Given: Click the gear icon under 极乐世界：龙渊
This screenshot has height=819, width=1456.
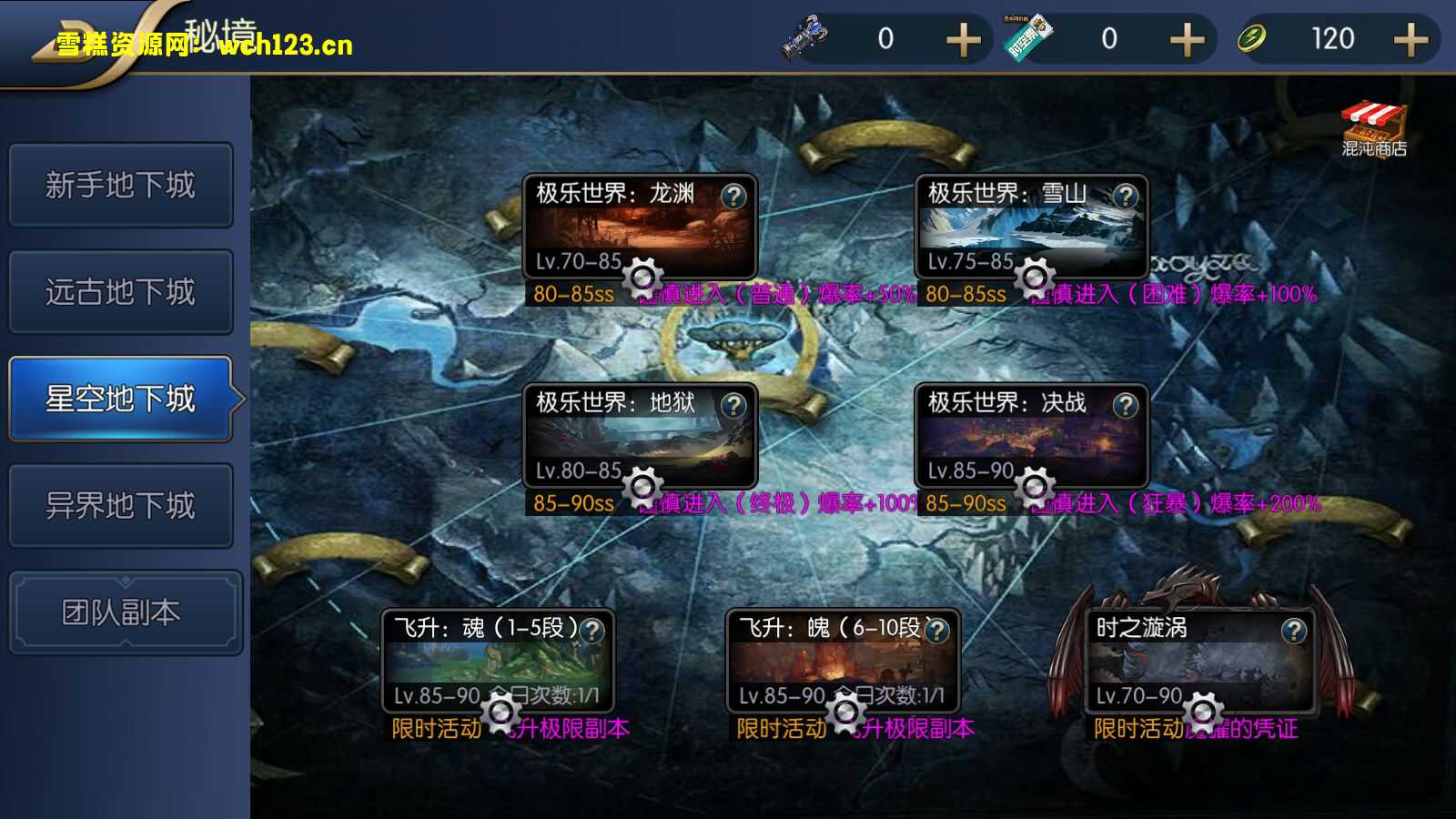Looking at the screenshot, I should pyautogui.click(x=644, y=277).
